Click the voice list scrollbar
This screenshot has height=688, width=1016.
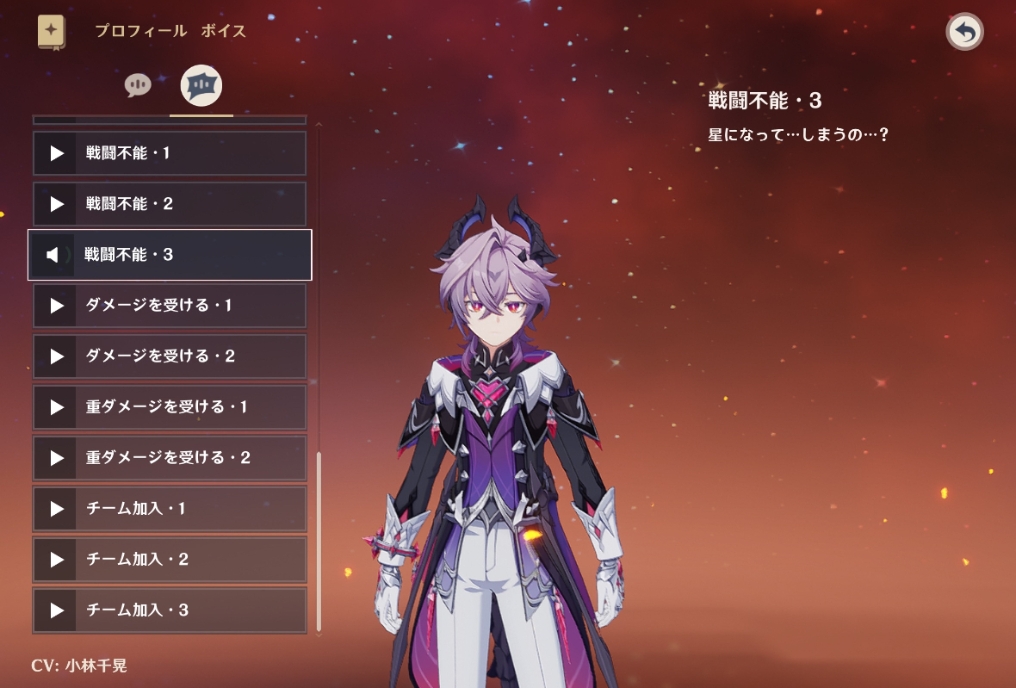pyautogui.click(x=319, y=540)
